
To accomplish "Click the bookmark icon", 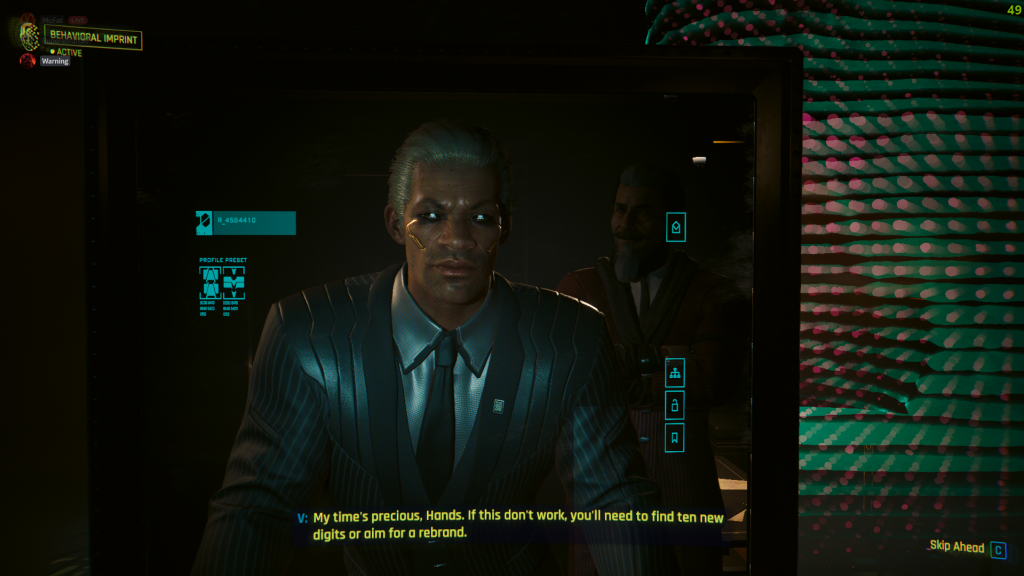I will tap(675, 437).
